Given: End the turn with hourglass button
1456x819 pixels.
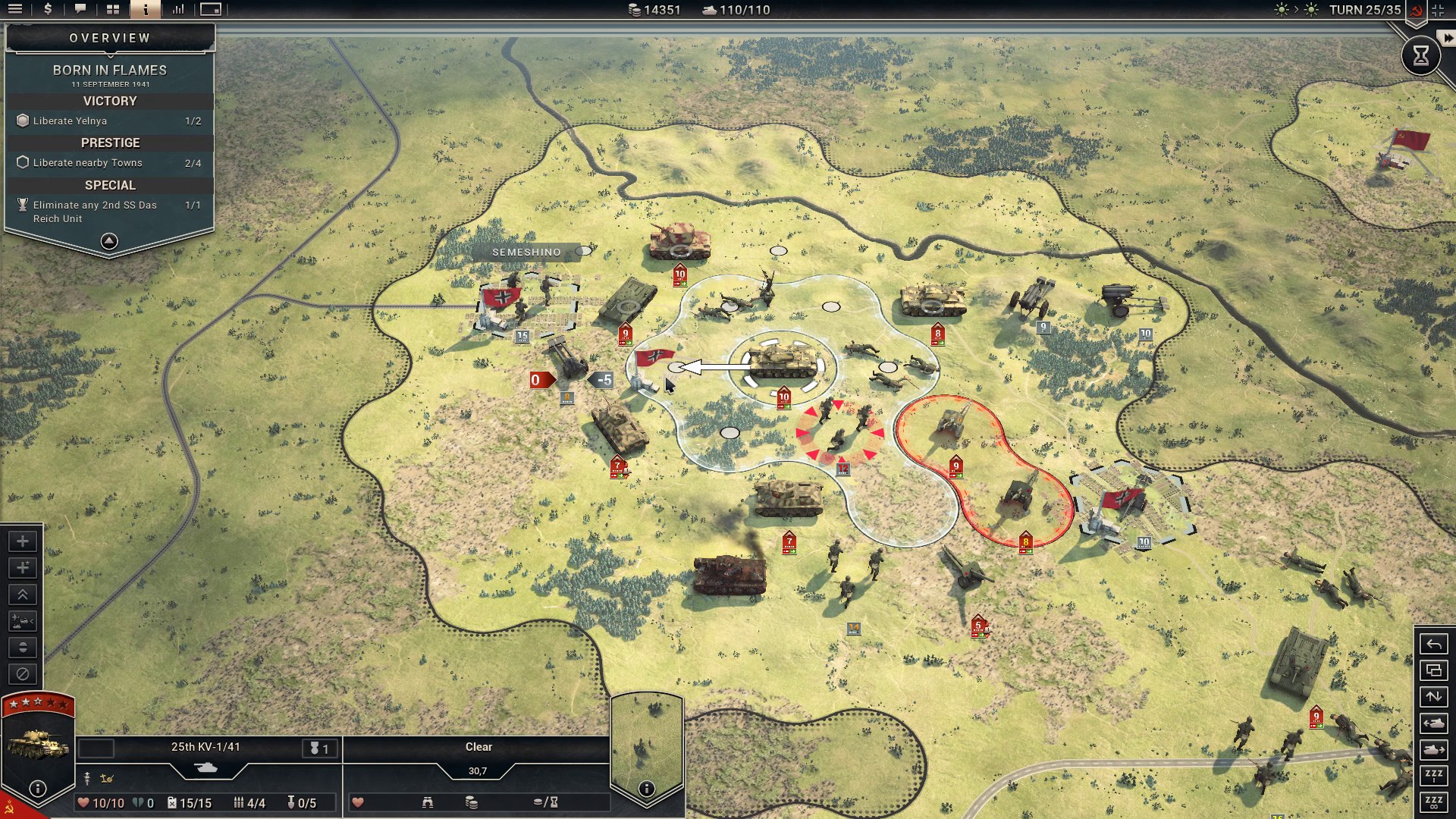Looking at the screenshot, I should [x=1420, y=55].
